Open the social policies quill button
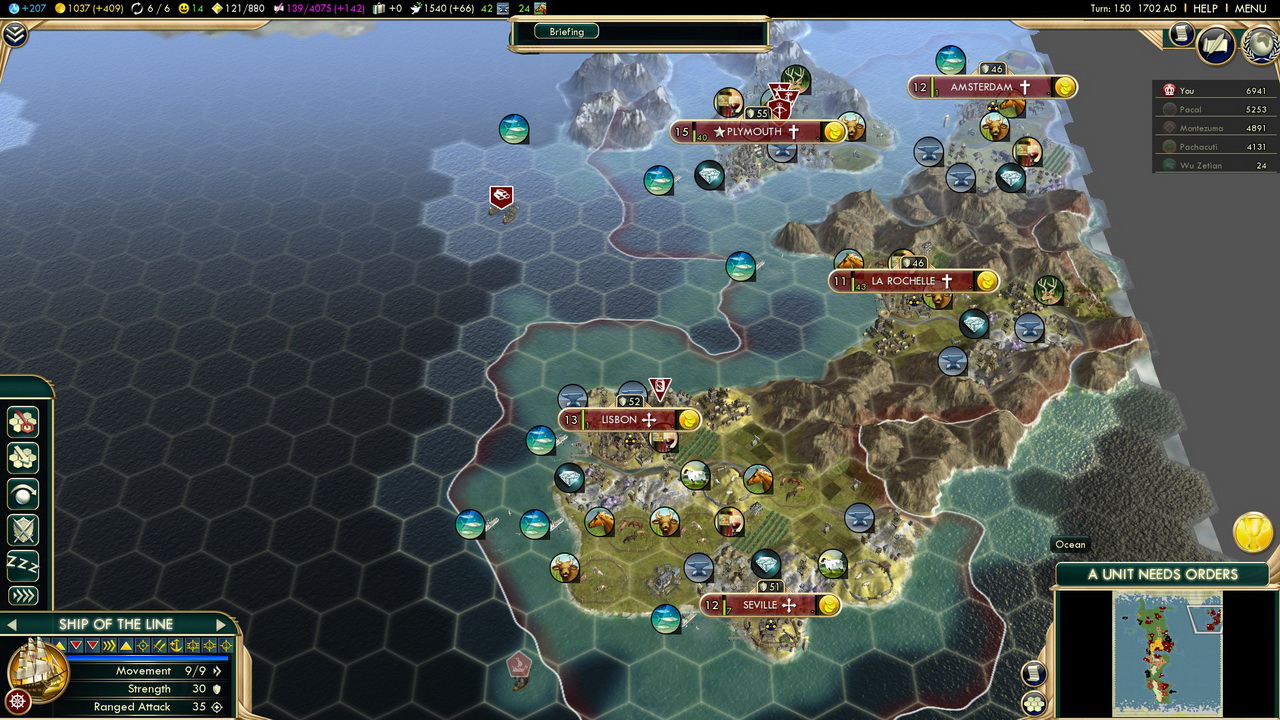This screenshot has height=720, width=1280. click(1216, 44)
